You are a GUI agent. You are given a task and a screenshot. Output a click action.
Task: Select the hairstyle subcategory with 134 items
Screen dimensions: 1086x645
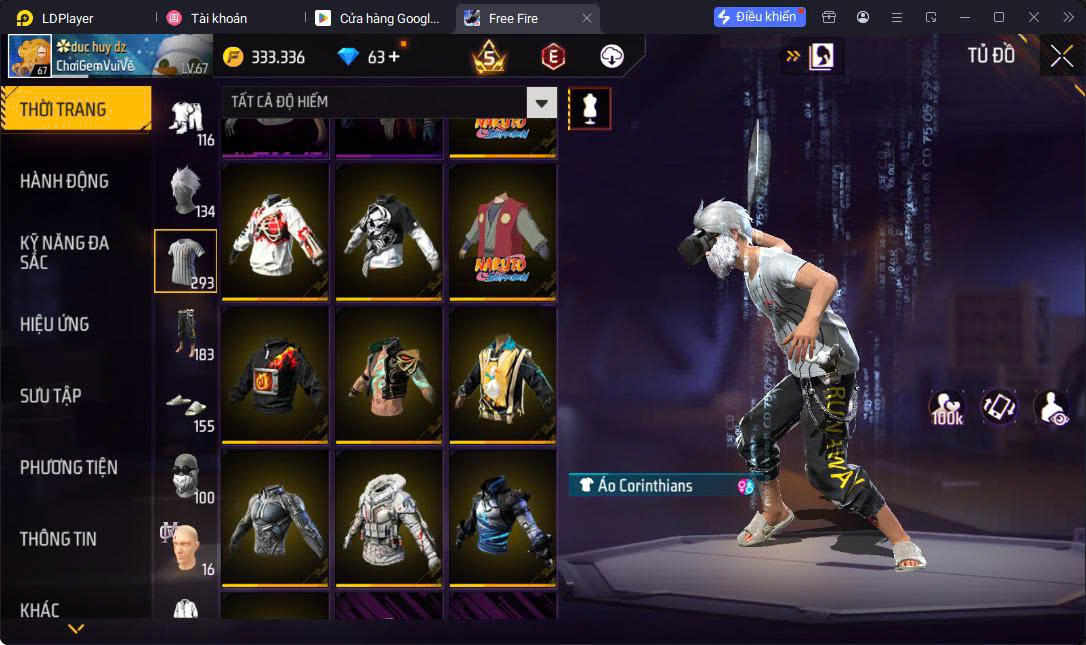coord(185,190)
